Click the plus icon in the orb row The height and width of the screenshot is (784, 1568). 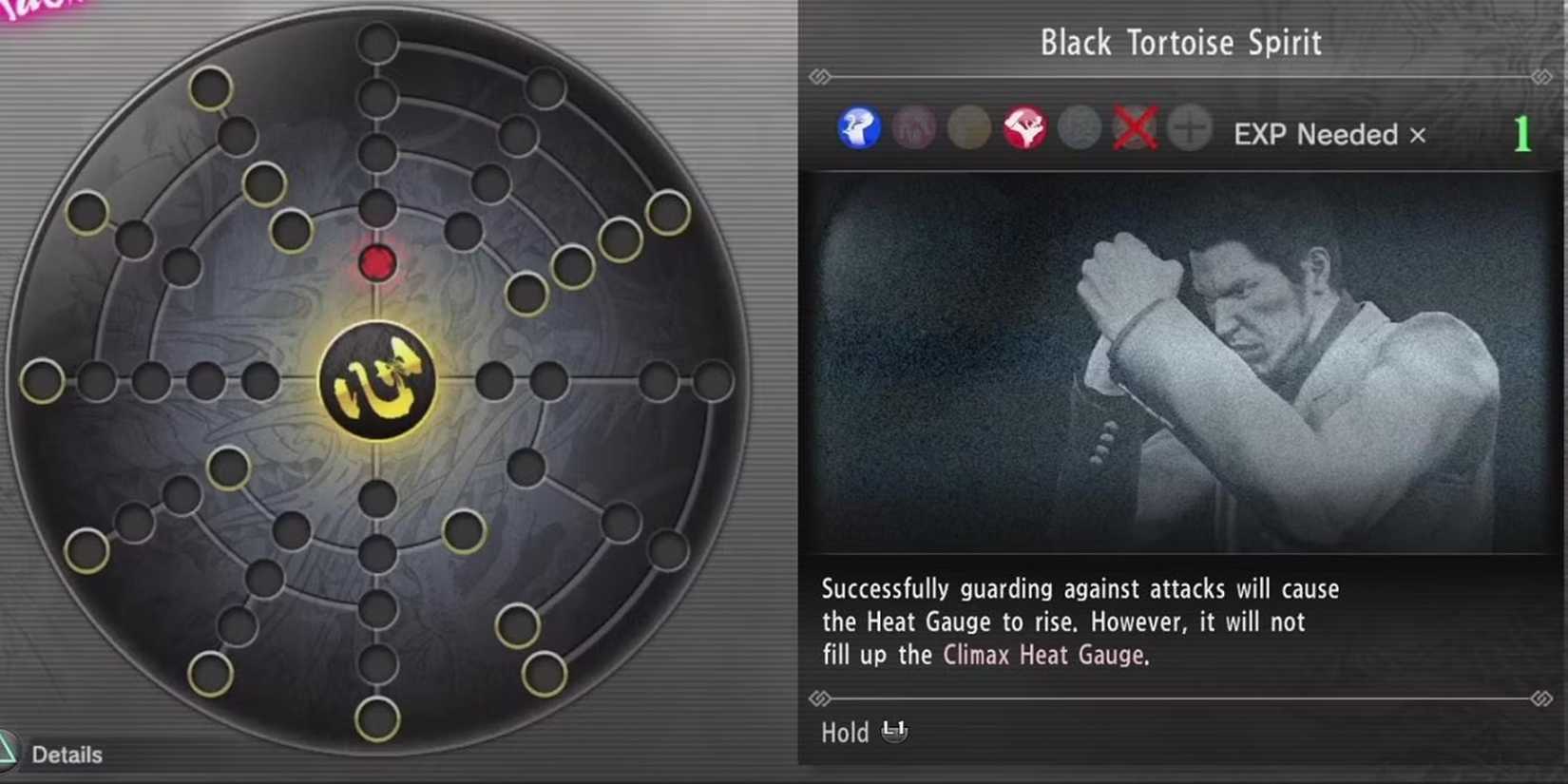[1188, 126]
